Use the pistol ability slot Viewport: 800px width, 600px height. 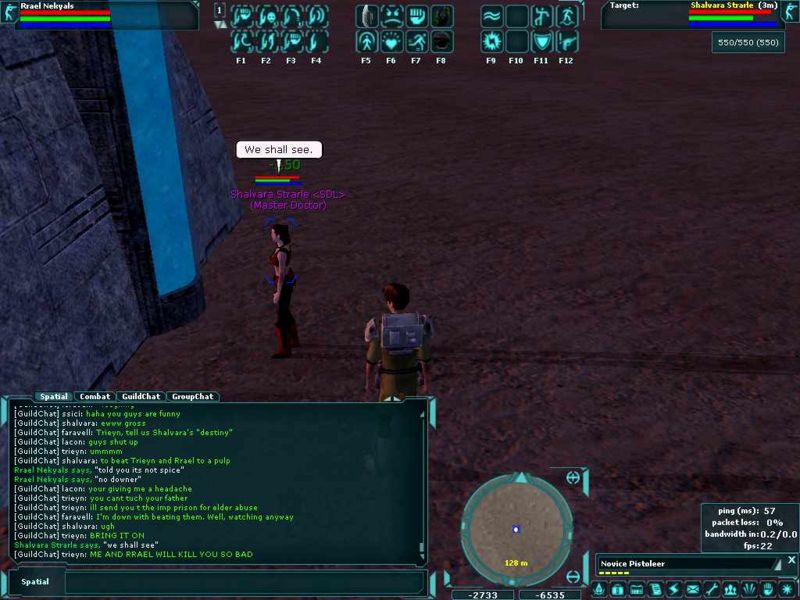tap(567, 41)
